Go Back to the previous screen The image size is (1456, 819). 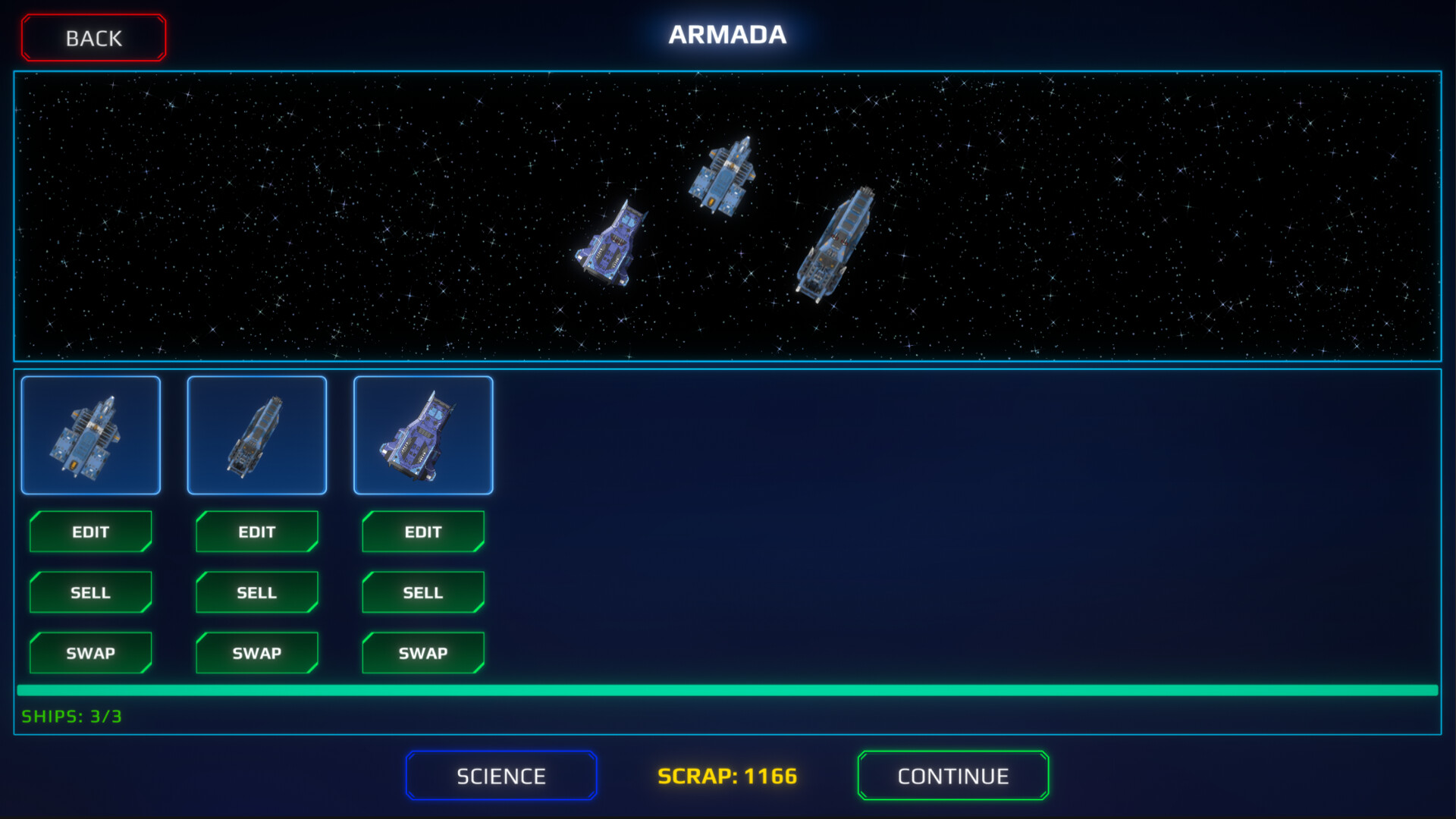pyautogui.click(x=93, y=37)
